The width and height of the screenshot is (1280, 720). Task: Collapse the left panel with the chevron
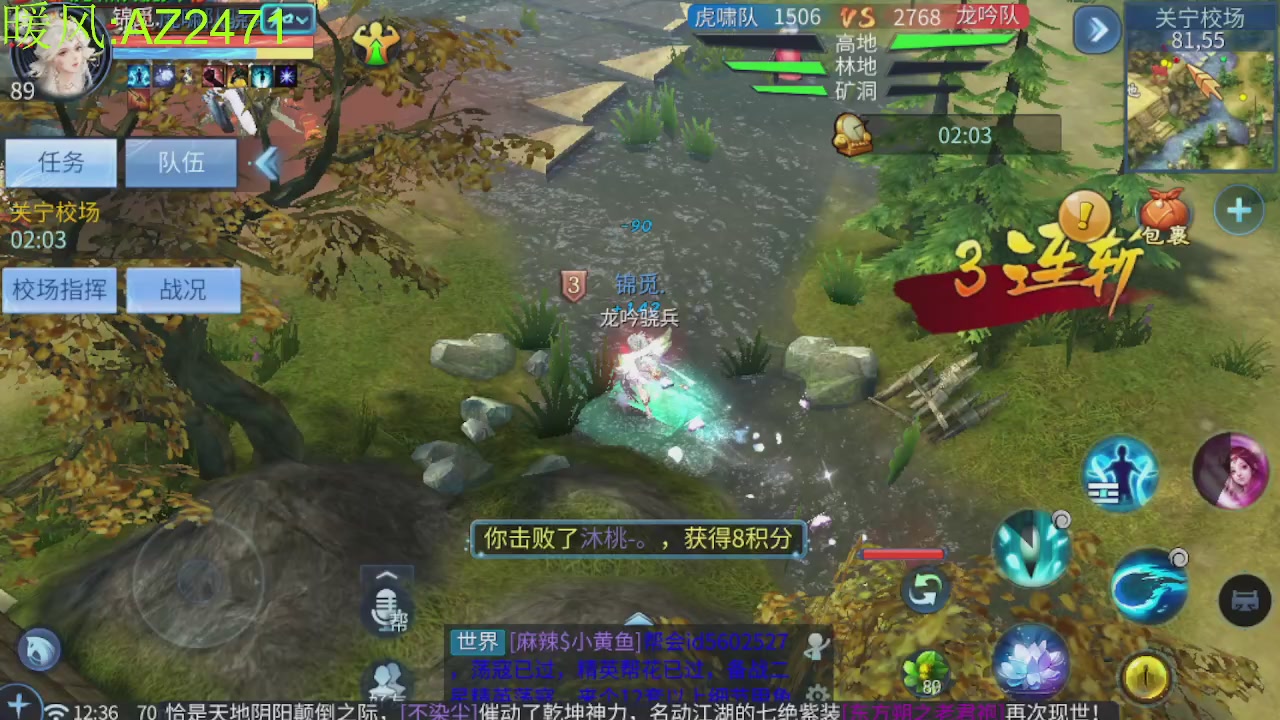coord(267,165)
